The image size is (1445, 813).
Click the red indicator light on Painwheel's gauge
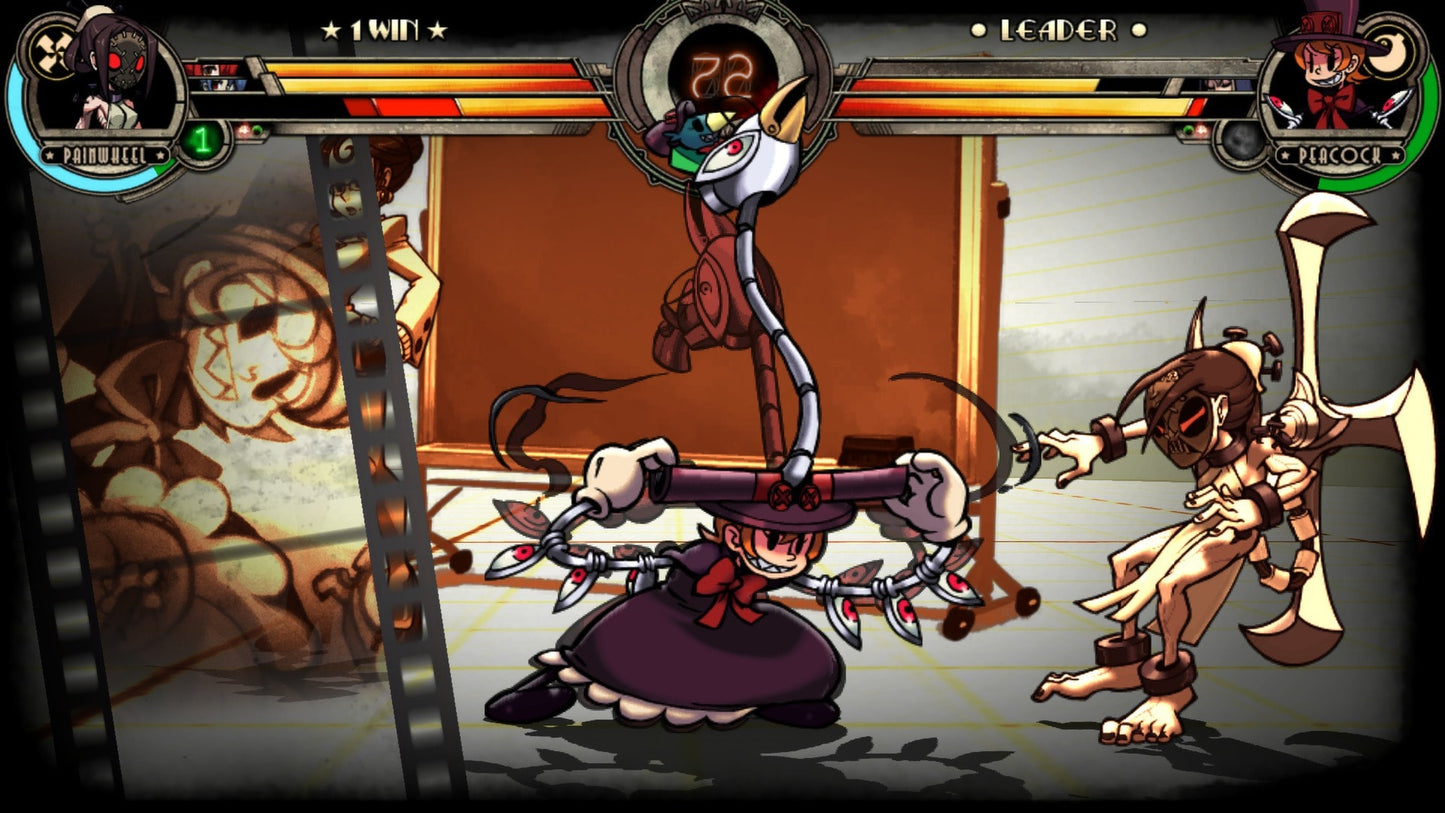point(244,129)
